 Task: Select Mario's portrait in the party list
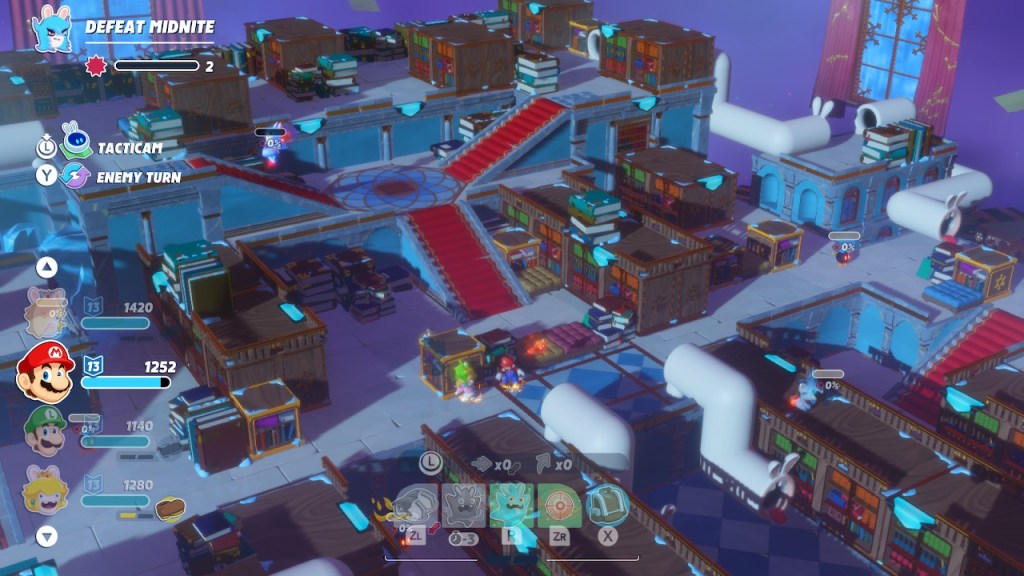(46, 371)
